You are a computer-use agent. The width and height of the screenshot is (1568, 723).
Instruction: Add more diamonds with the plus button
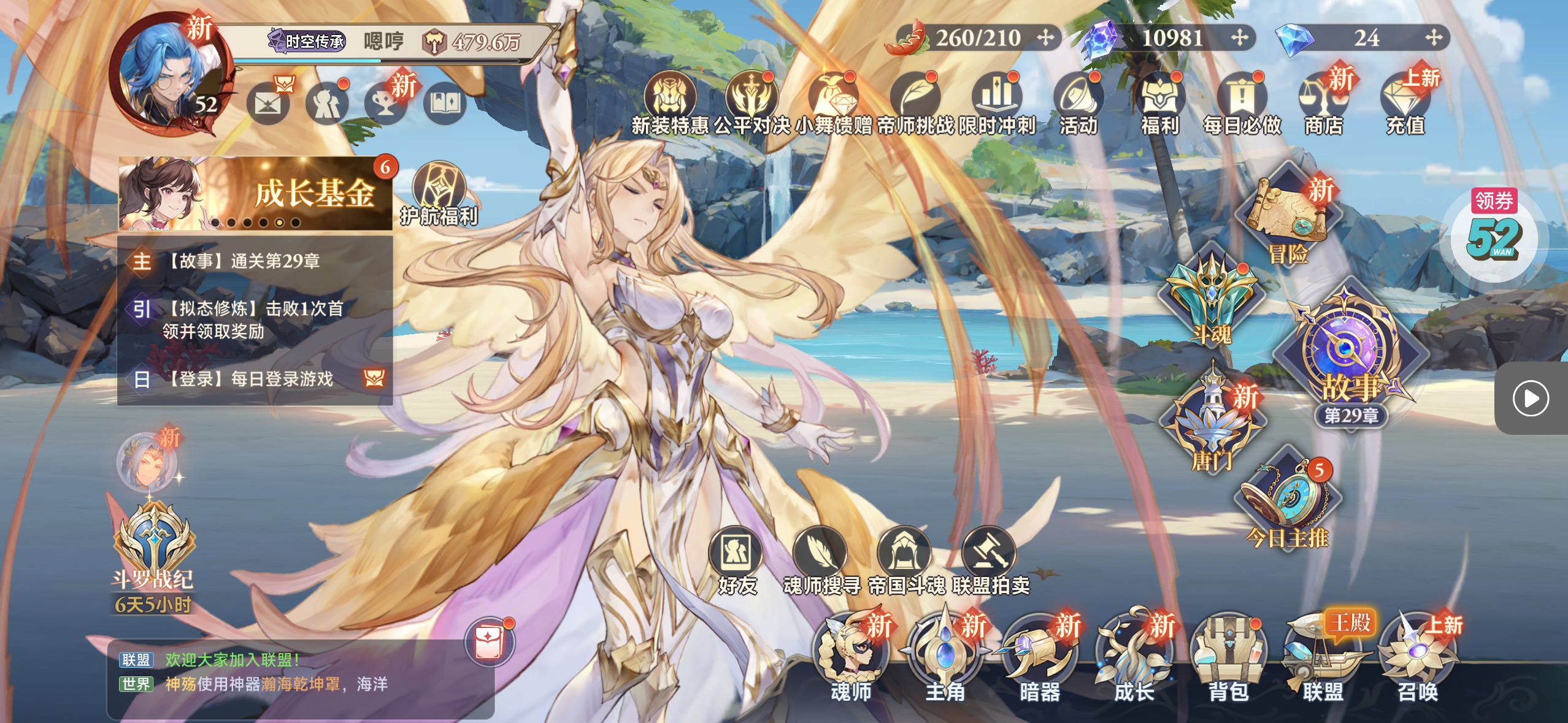(x=1434, y=38)
